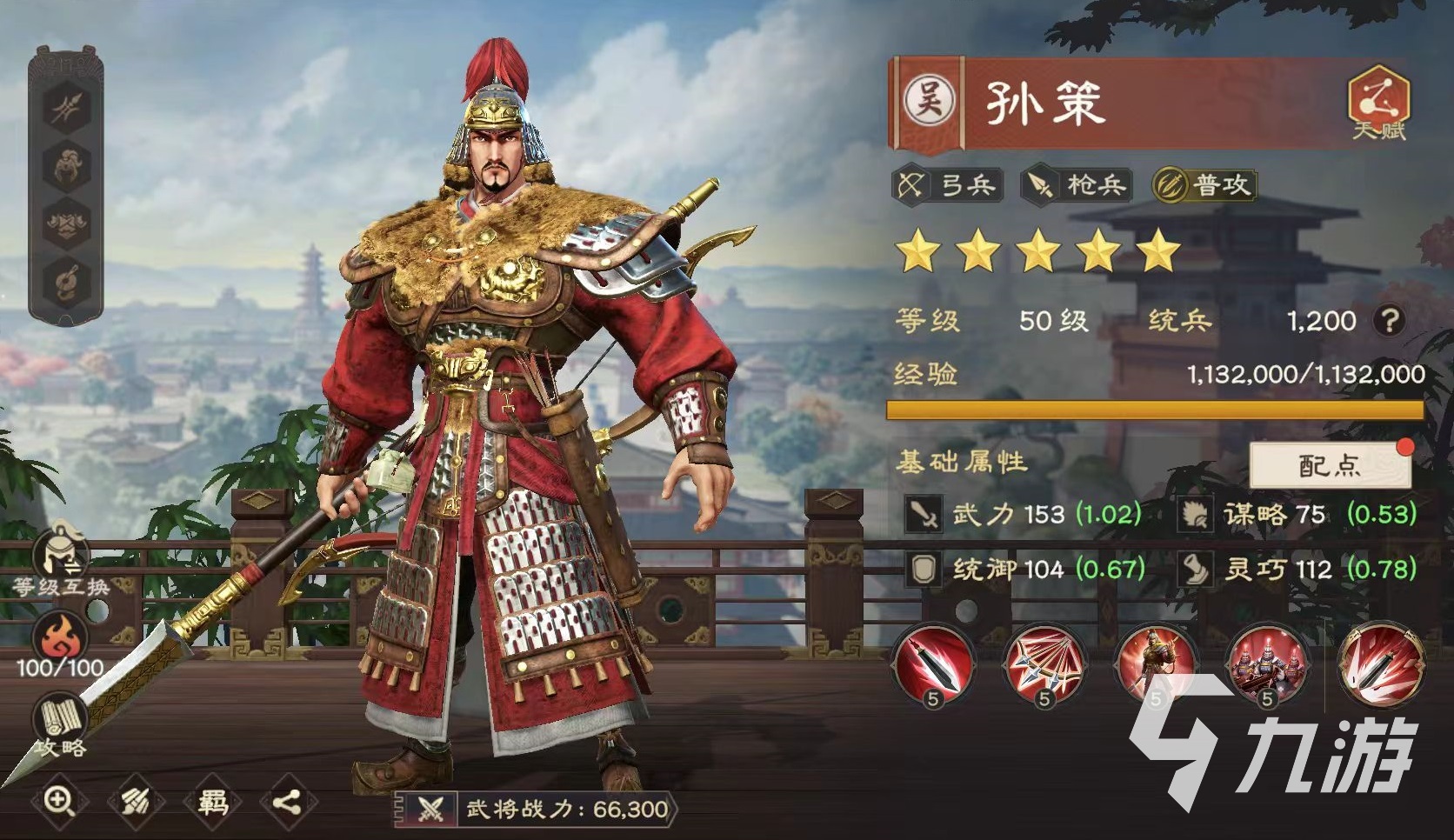Click the experience progress bar
This screenshot has width=1454, height=840.
(1157, 408)
